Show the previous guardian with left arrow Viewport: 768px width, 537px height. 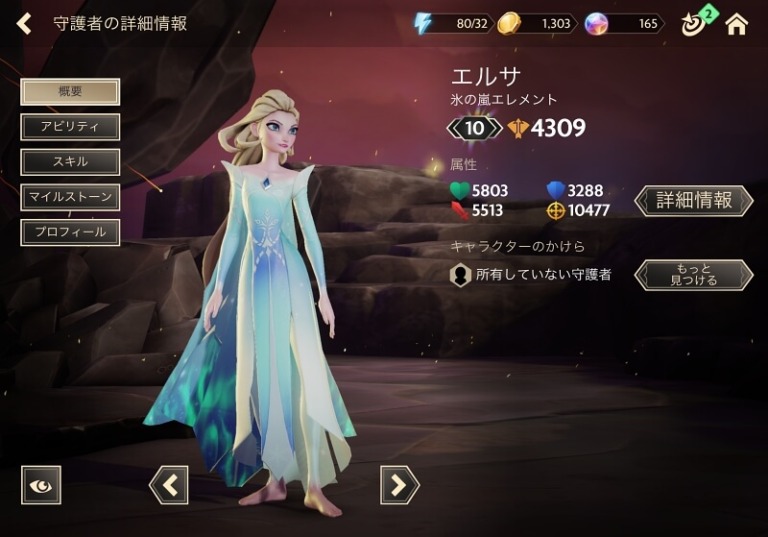[x=169, y=485]
